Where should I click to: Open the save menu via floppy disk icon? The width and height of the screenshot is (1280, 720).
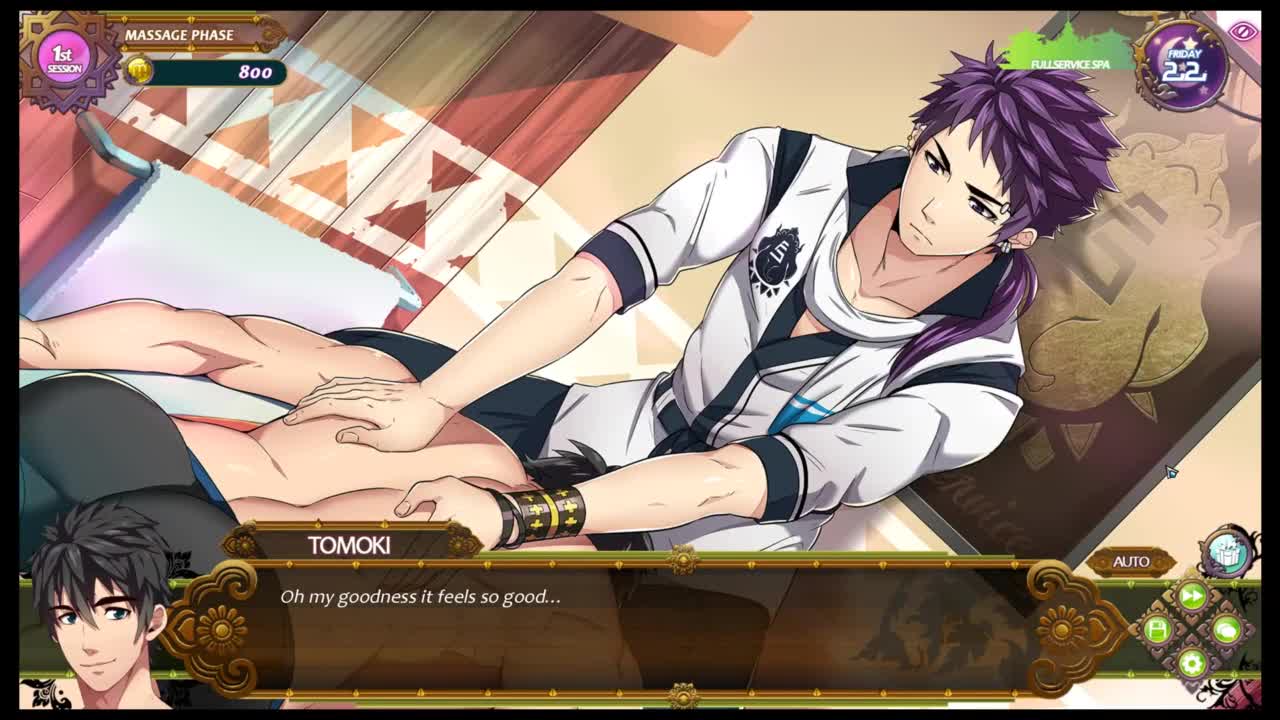tap(1158, 630)
